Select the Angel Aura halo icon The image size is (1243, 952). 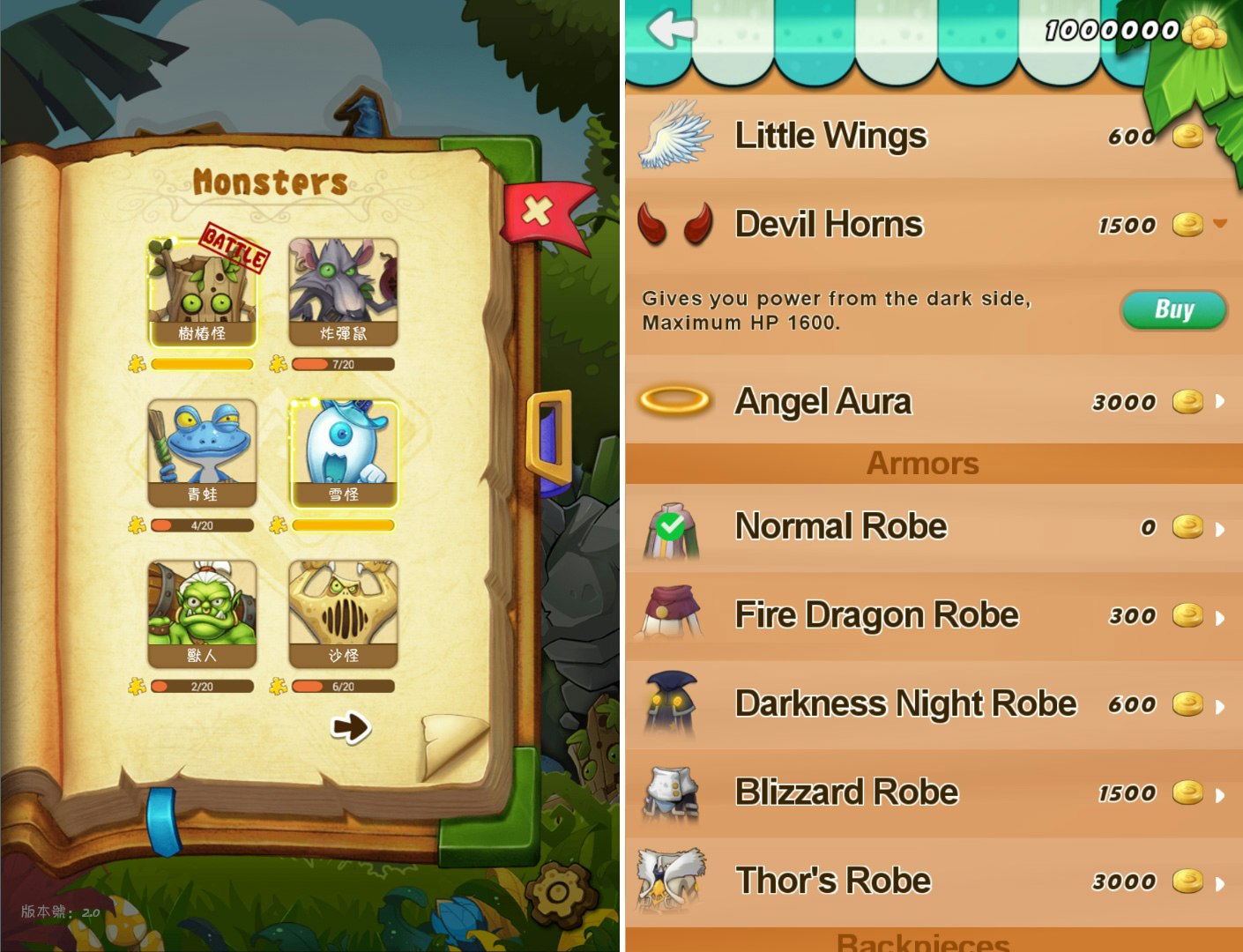[674, 401]
